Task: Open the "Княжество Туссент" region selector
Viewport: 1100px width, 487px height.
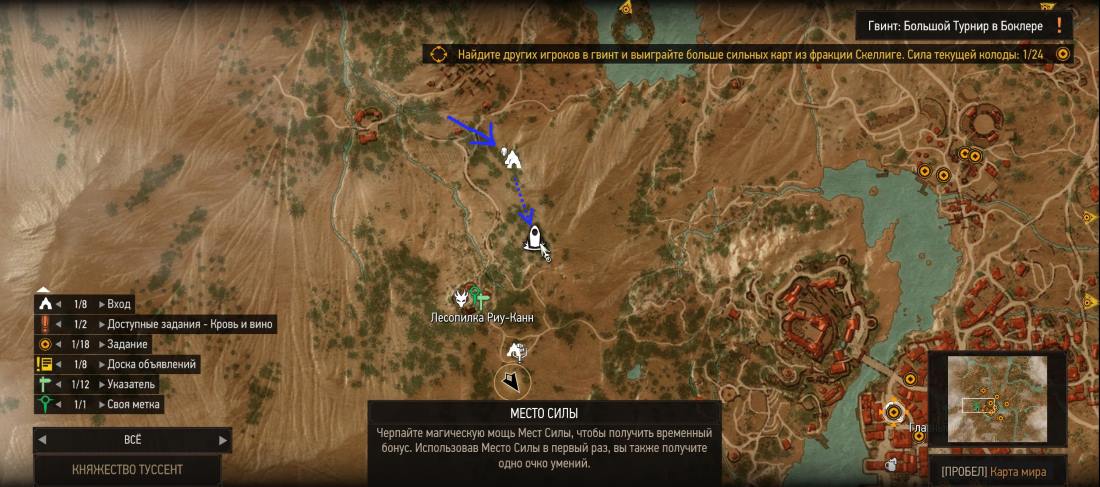Action: (127, 469)
